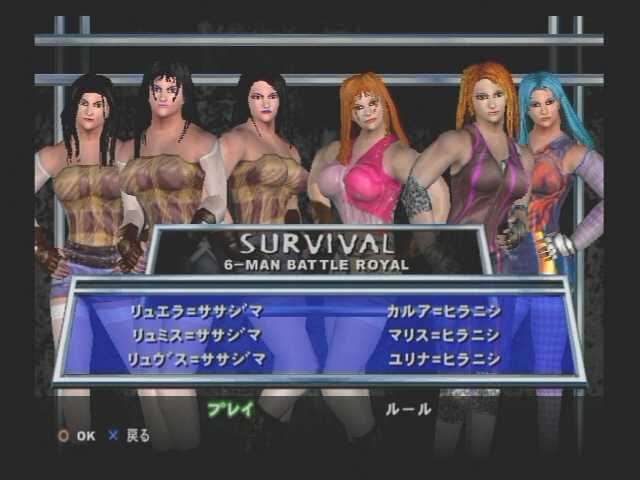640x480 pixels.
Task: Open the ルール (Rules) option
Action: point(407,408)
